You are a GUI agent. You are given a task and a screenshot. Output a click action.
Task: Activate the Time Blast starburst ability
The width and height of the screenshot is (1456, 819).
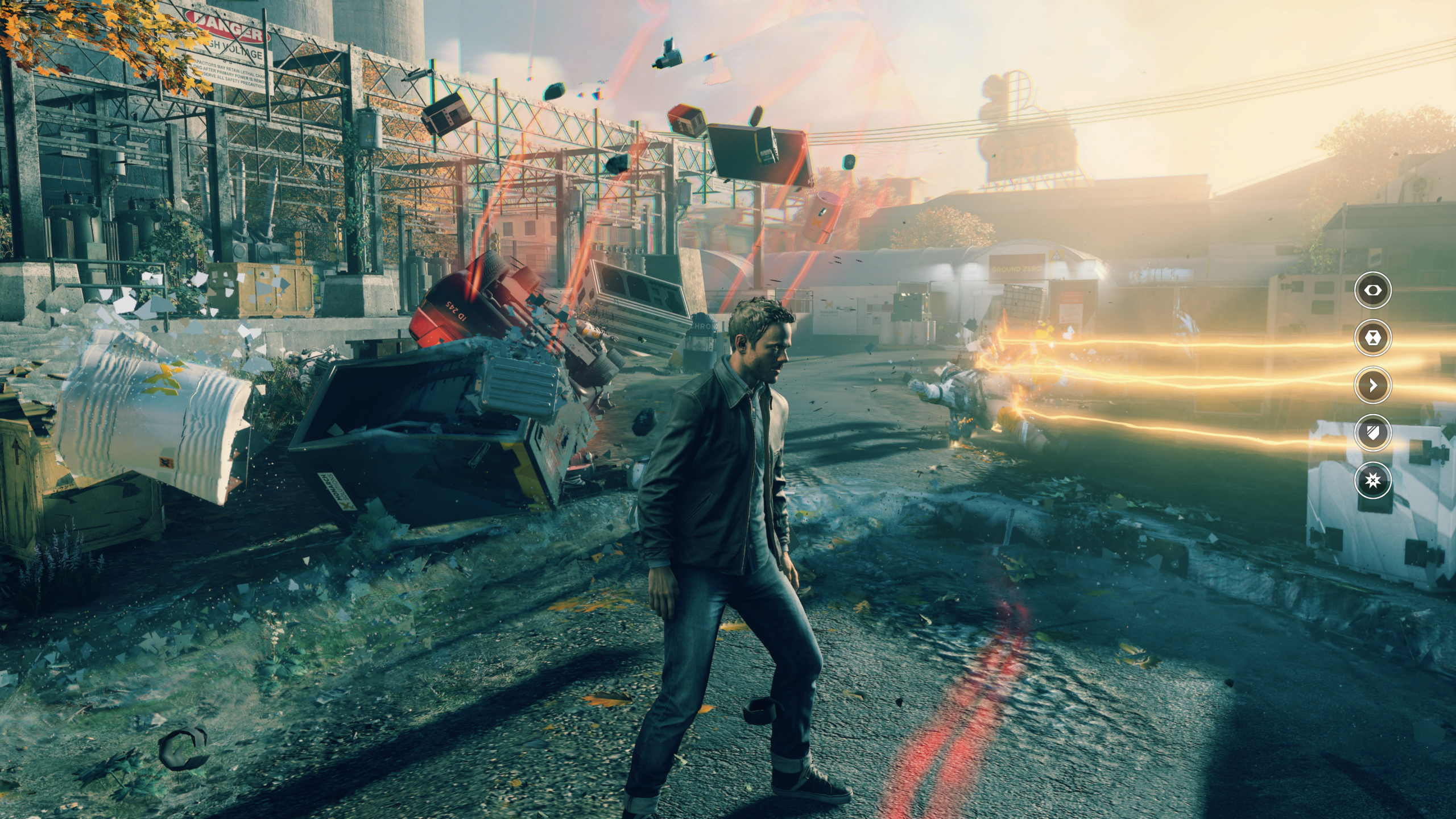[x=1373, y=481]
